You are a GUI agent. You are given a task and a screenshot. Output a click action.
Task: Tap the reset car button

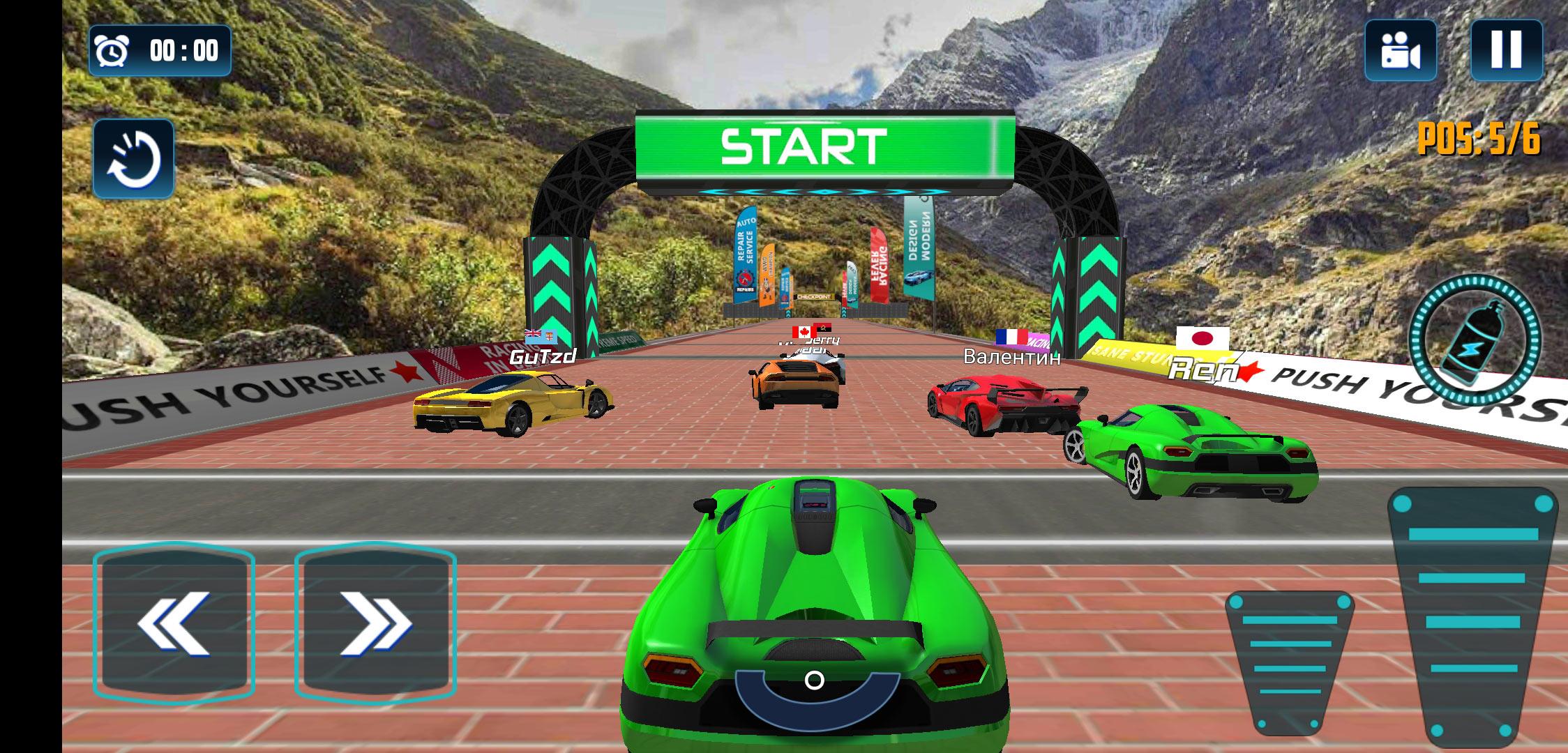pos(133,159)
